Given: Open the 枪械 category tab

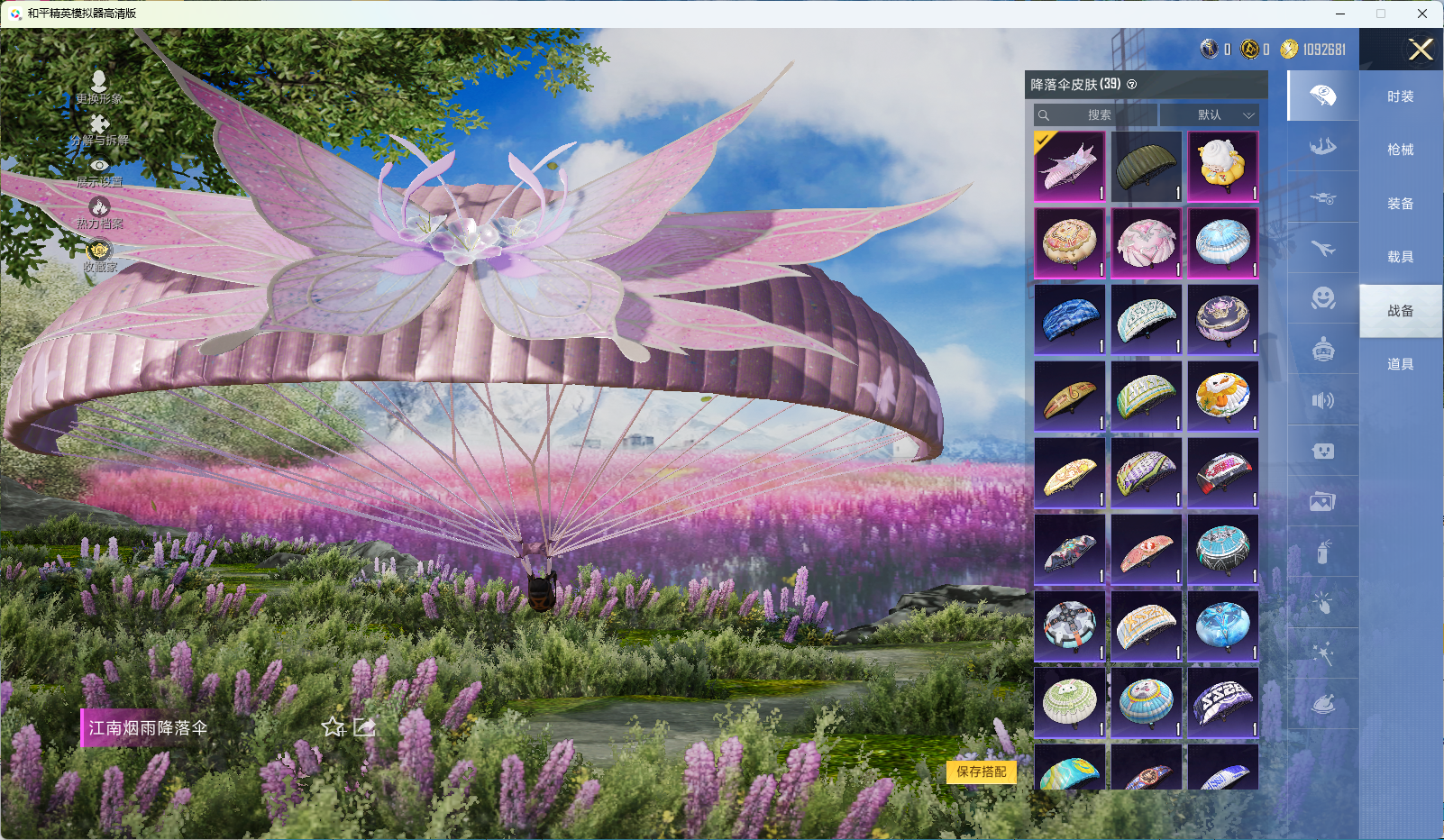Looking at the screenshot, I should coord(1400,150).
